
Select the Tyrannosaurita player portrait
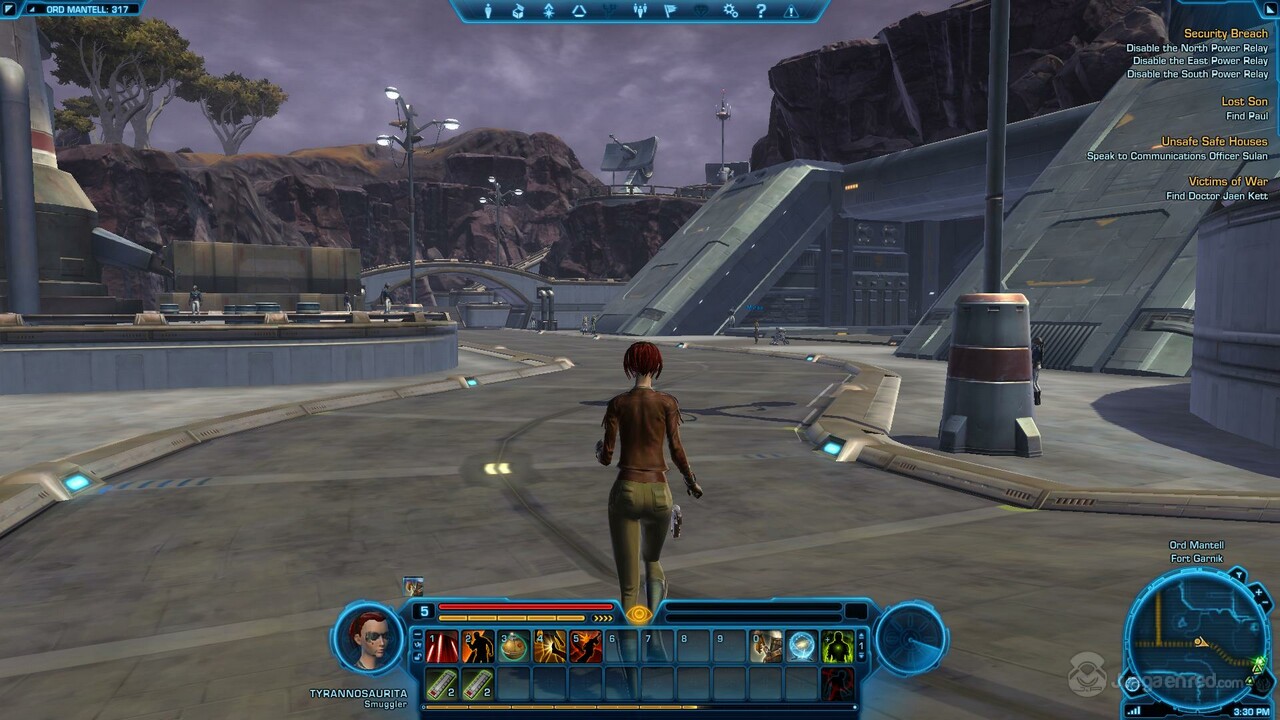368,639
